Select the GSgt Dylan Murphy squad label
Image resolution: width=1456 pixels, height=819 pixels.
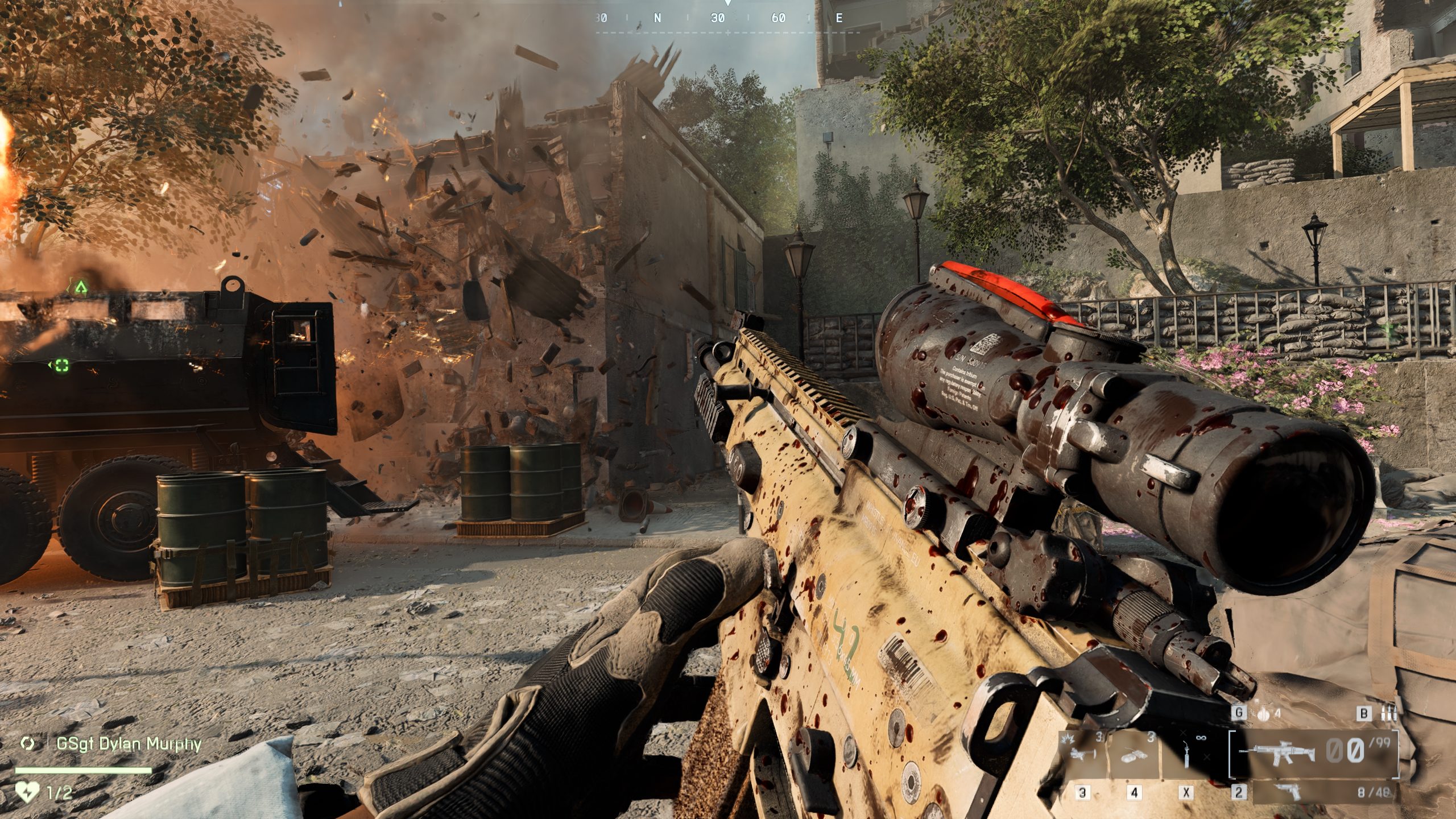click(129, 744)
